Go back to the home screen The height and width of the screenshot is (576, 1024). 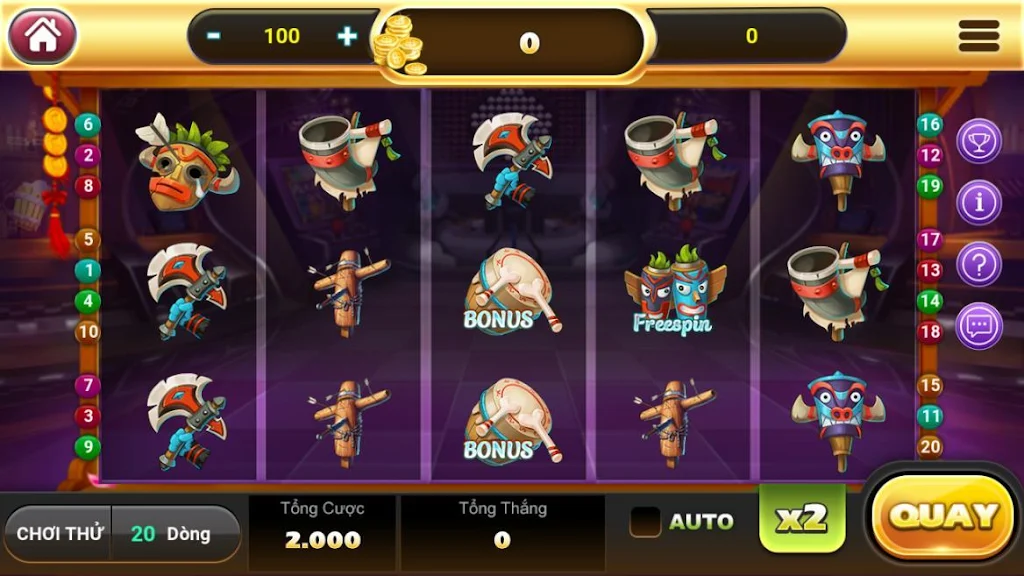click(x=42, y=37)
